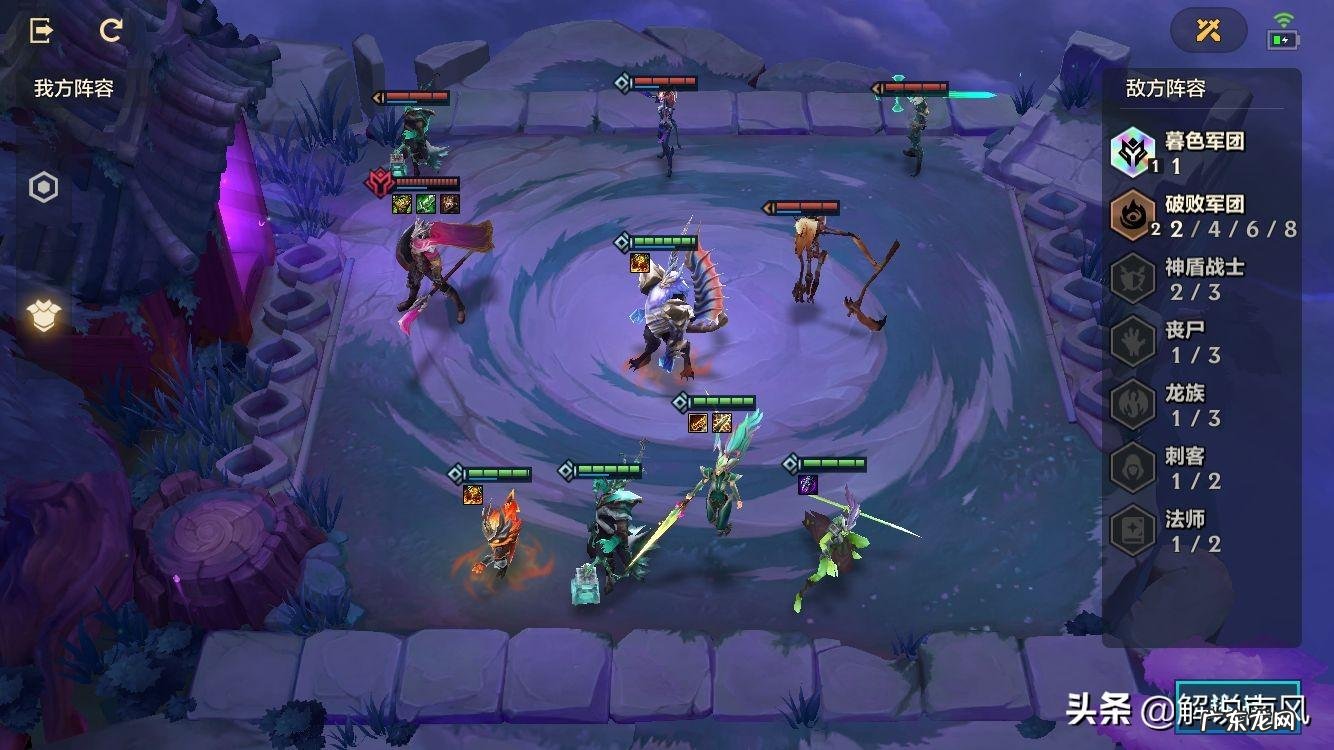This screenshot has width=1334, height=750.
Task: Tap the exit icon with arrow
Action: (x=42, y=30)
